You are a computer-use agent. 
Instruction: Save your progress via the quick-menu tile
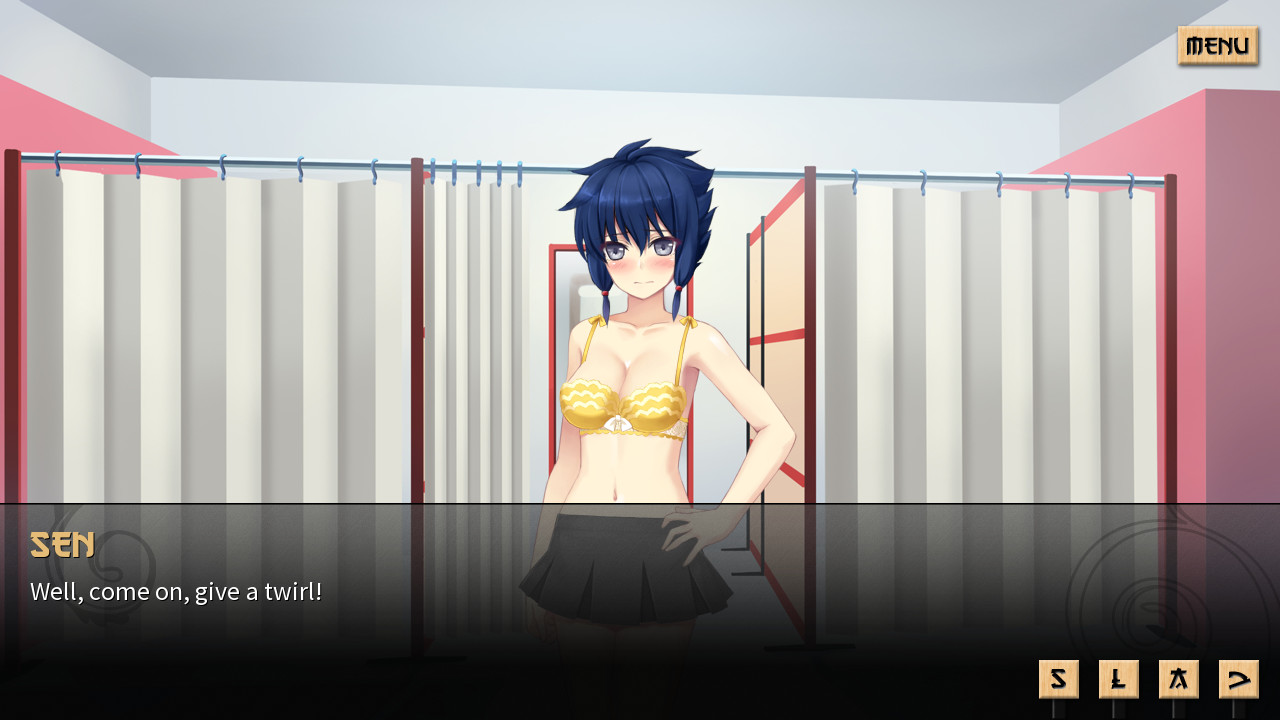[x=1058, y=678]
